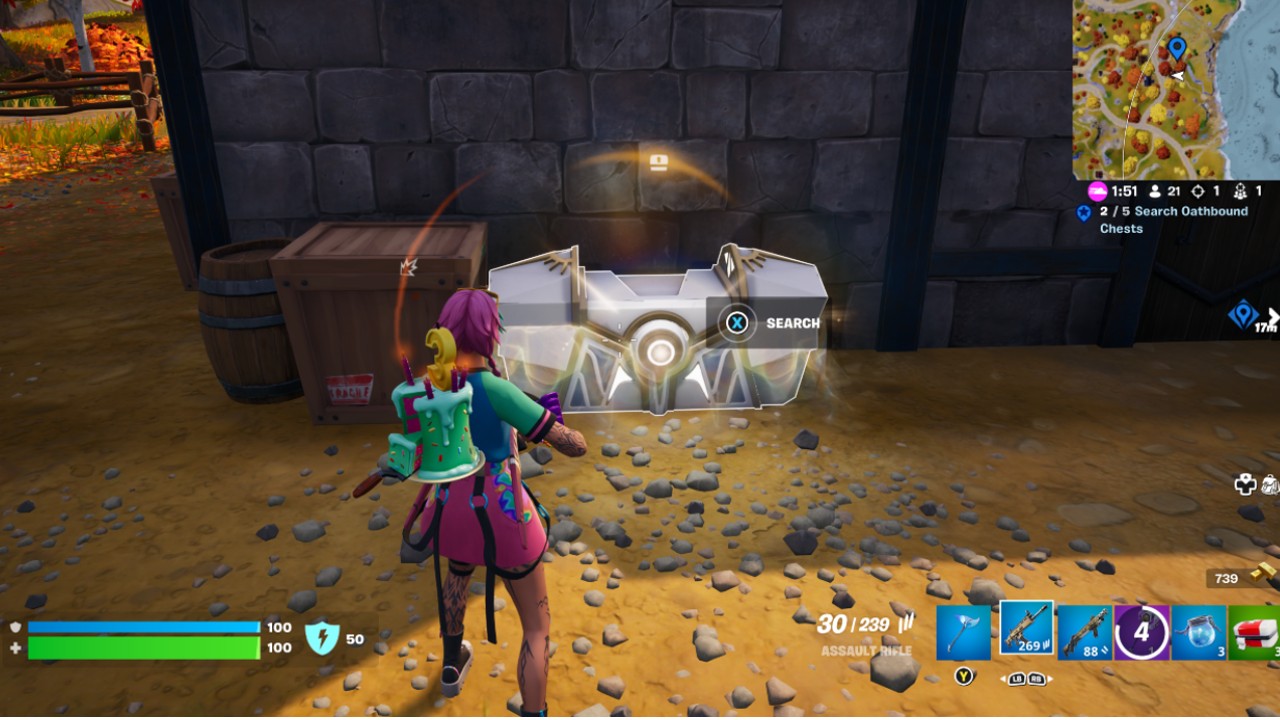Click the right arrow beside the RB prompt
Viewport: 1280px width, 720px height.
pos(1050,679)
